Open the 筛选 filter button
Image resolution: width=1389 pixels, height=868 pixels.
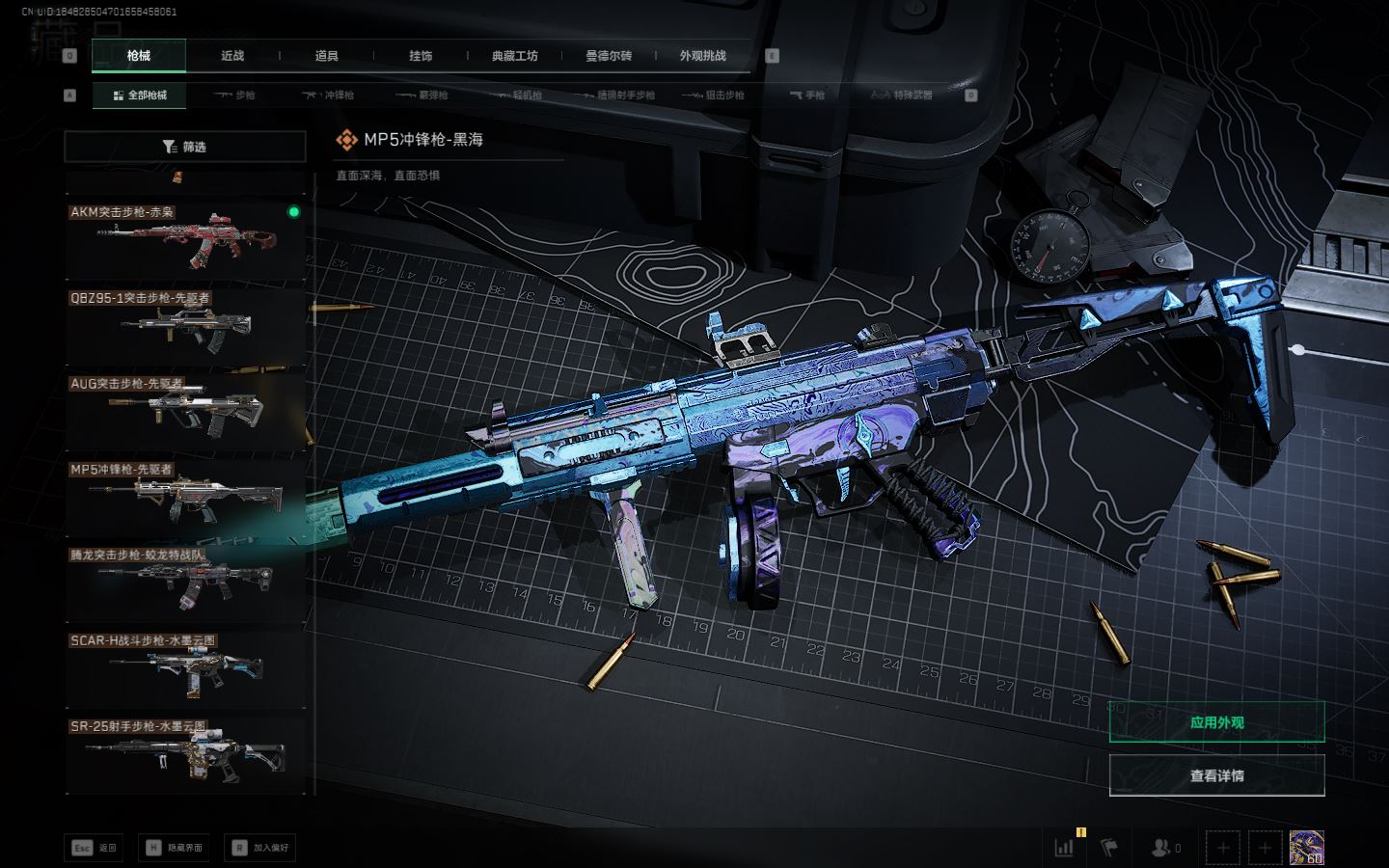184,147
